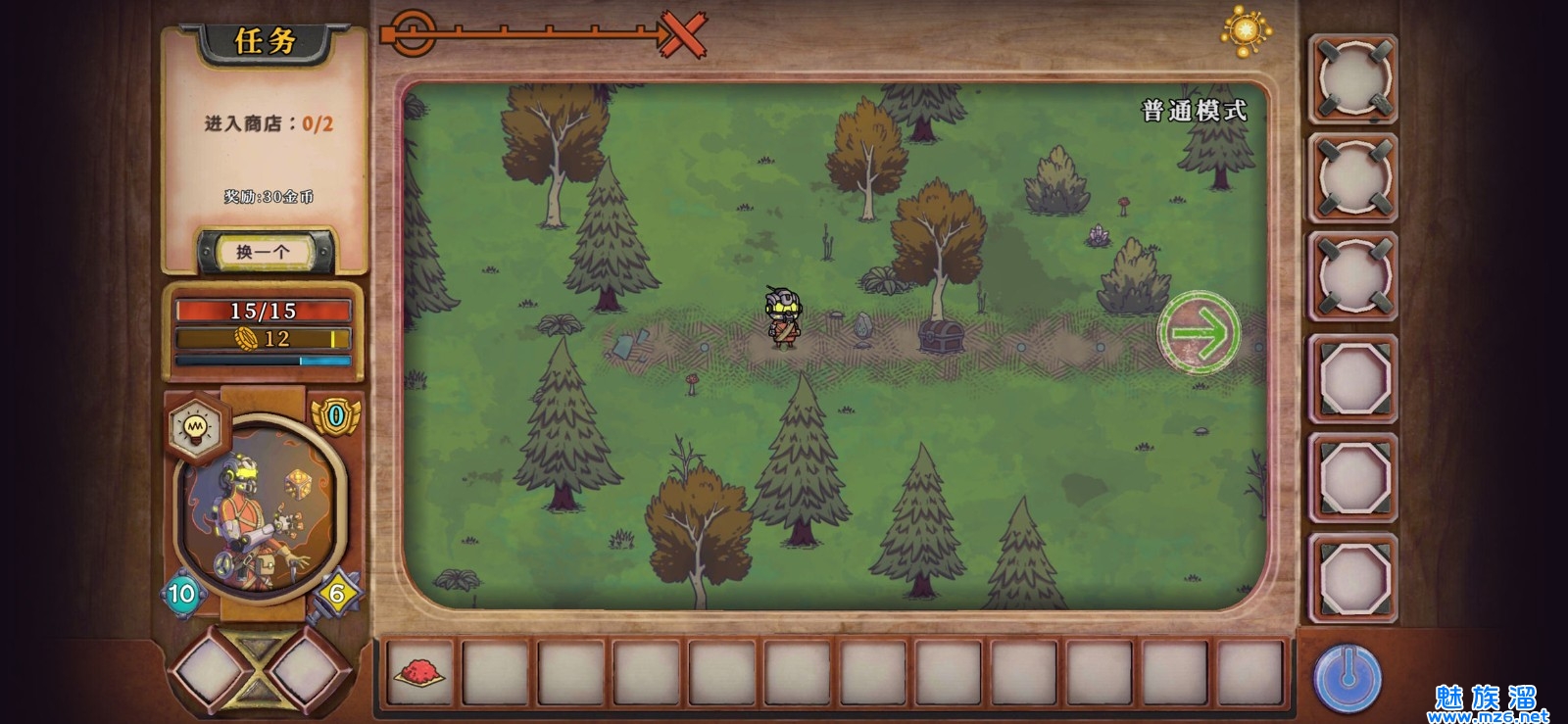The image size is (1568, 724).
Task: Open the golden gear settings icon
Action: [1246, 29]
